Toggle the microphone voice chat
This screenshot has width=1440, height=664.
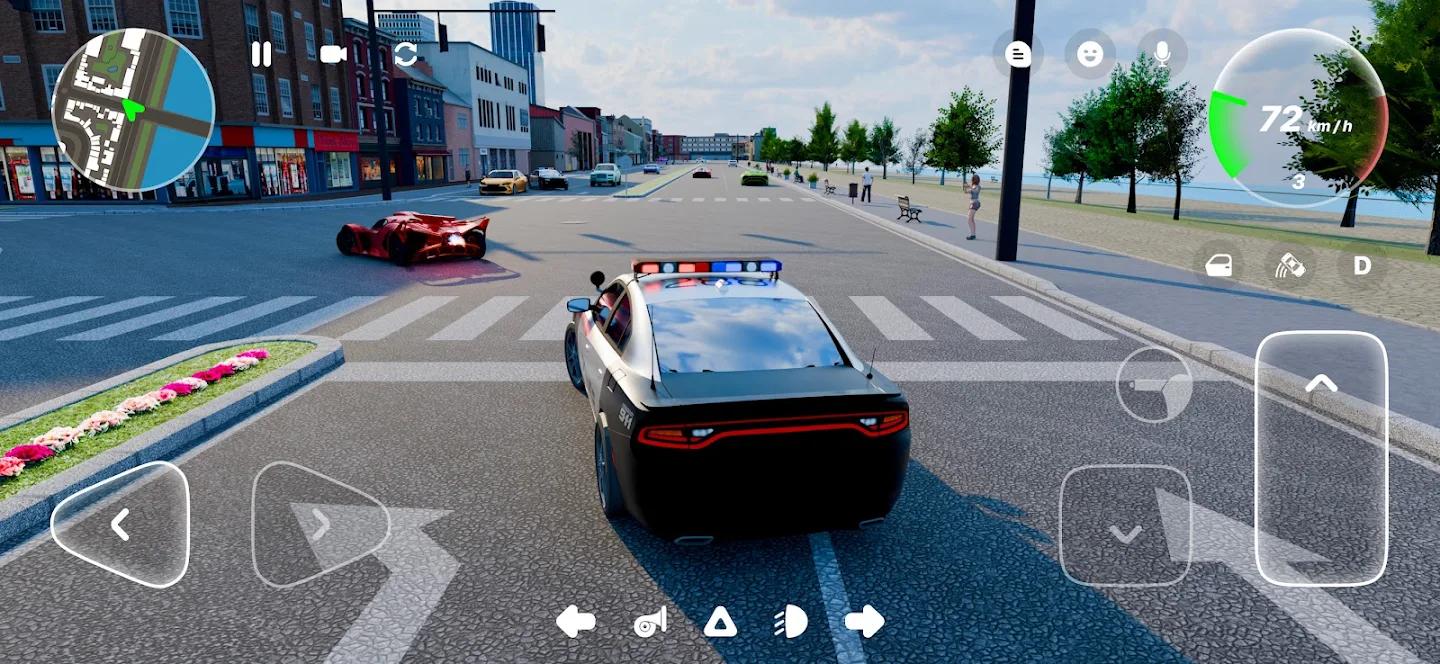[1162, 54]
